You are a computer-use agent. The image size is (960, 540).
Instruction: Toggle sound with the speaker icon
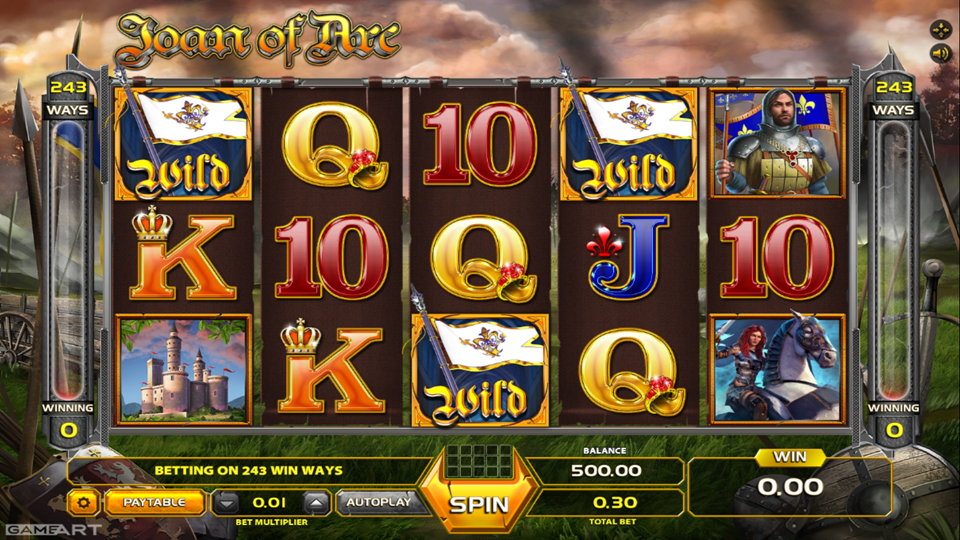pos(940,54)
